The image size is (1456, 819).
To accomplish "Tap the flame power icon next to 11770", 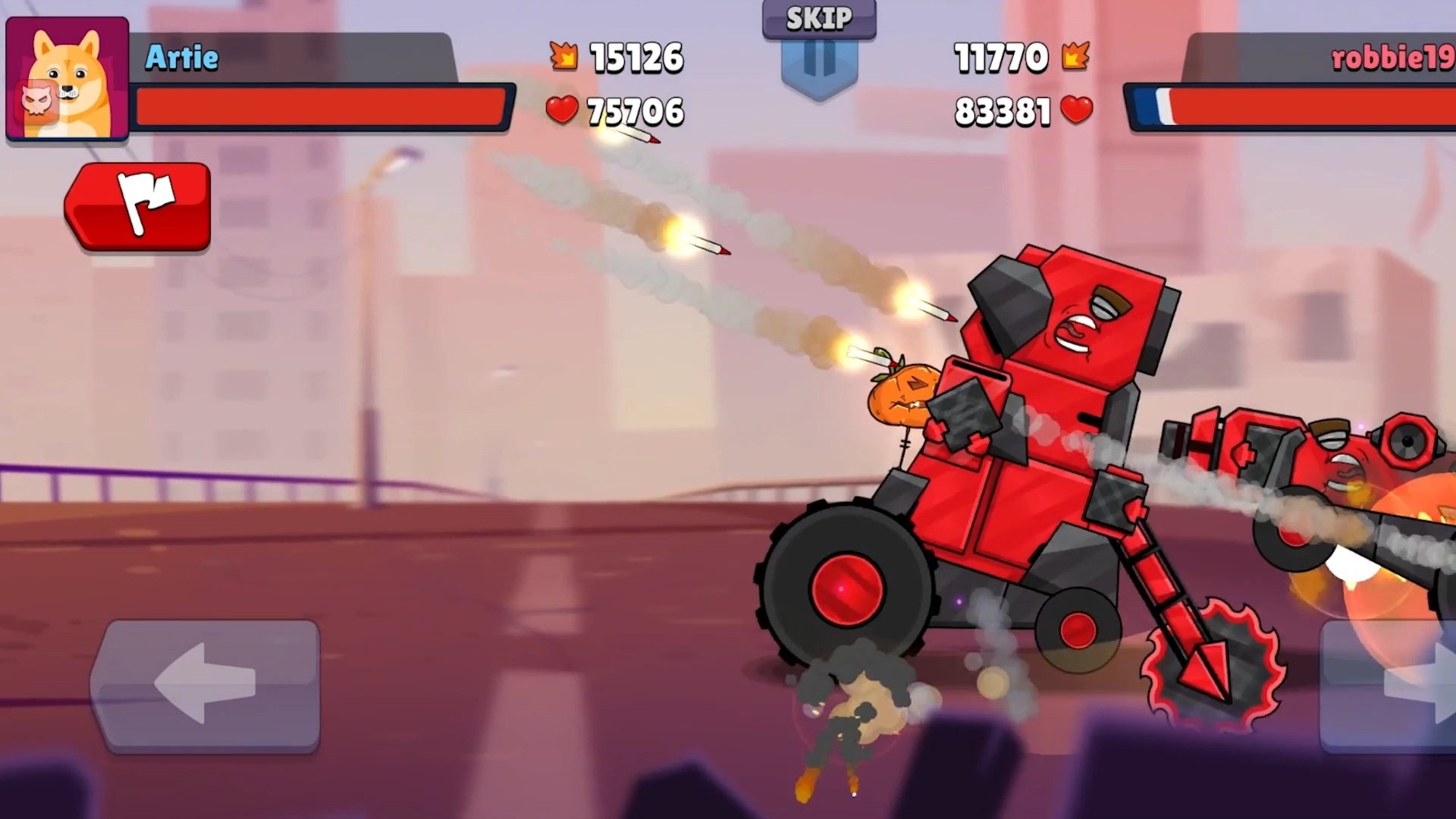I will pos(1075,57).
